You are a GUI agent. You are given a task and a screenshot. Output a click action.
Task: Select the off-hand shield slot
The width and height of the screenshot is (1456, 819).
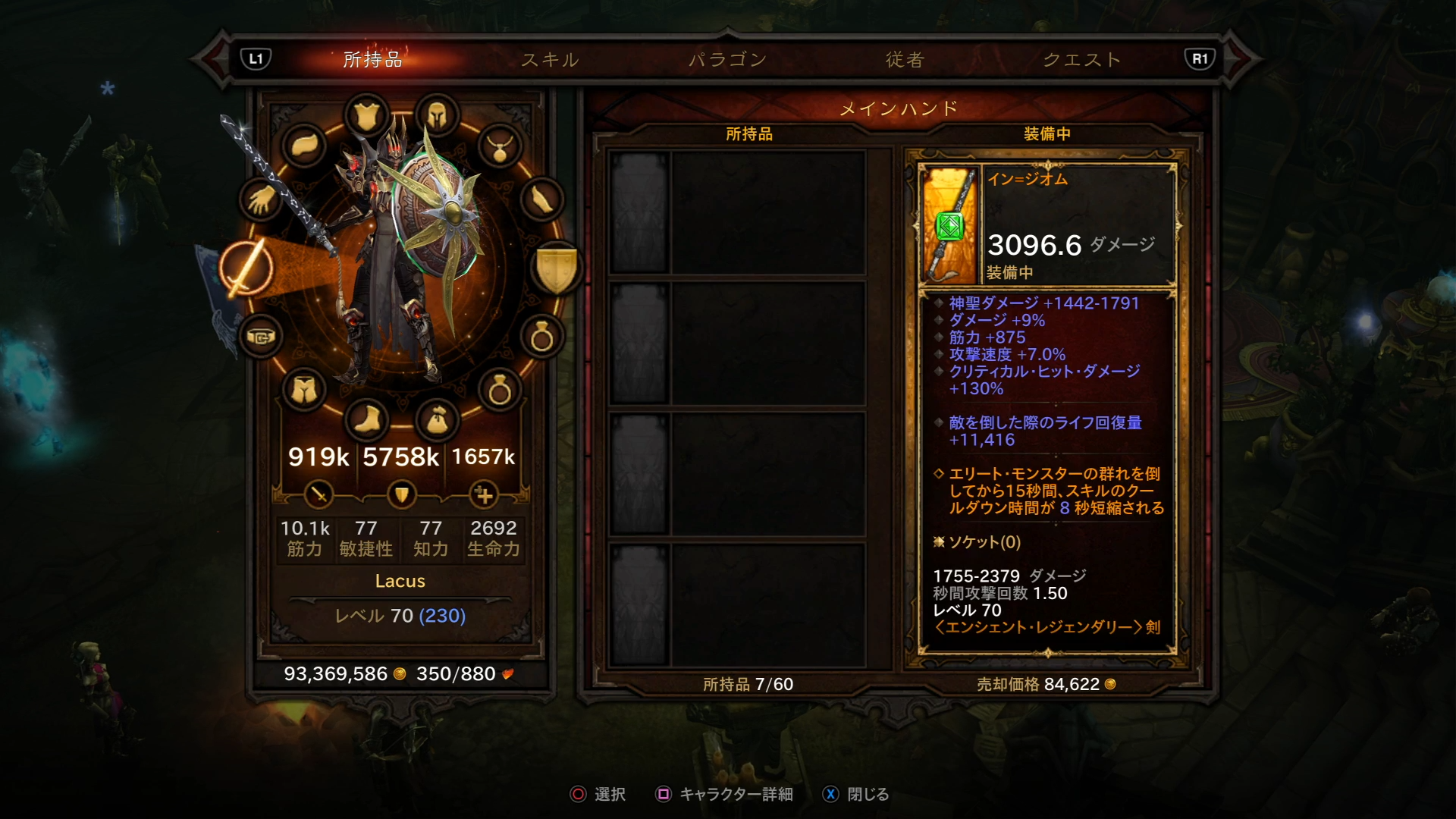tap(557, 268)
